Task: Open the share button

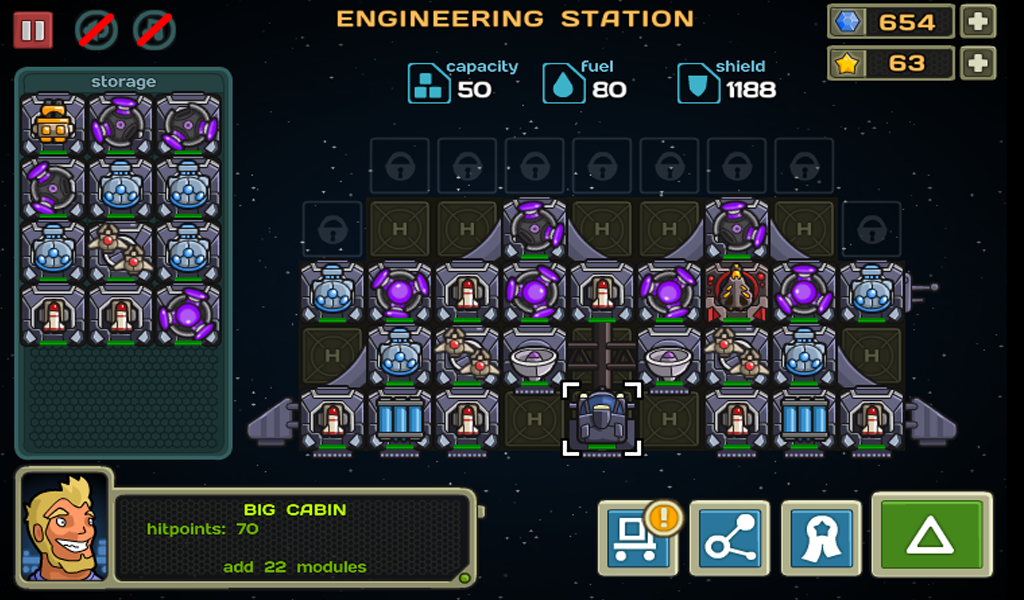Action: pos(729,538)
